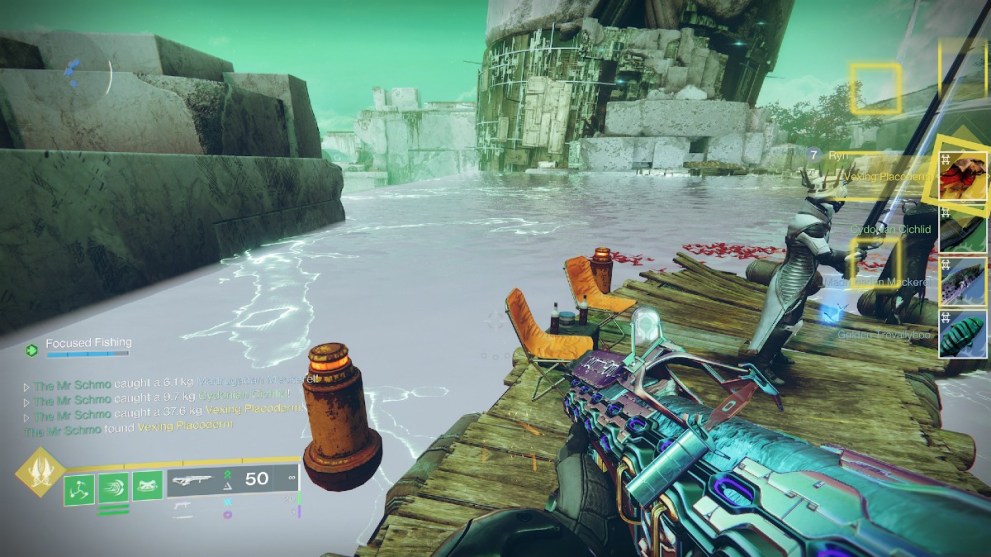Click the Vexing Placoderm found message
The height and width of the screenshot is (557, 991).
coord(128,427)
